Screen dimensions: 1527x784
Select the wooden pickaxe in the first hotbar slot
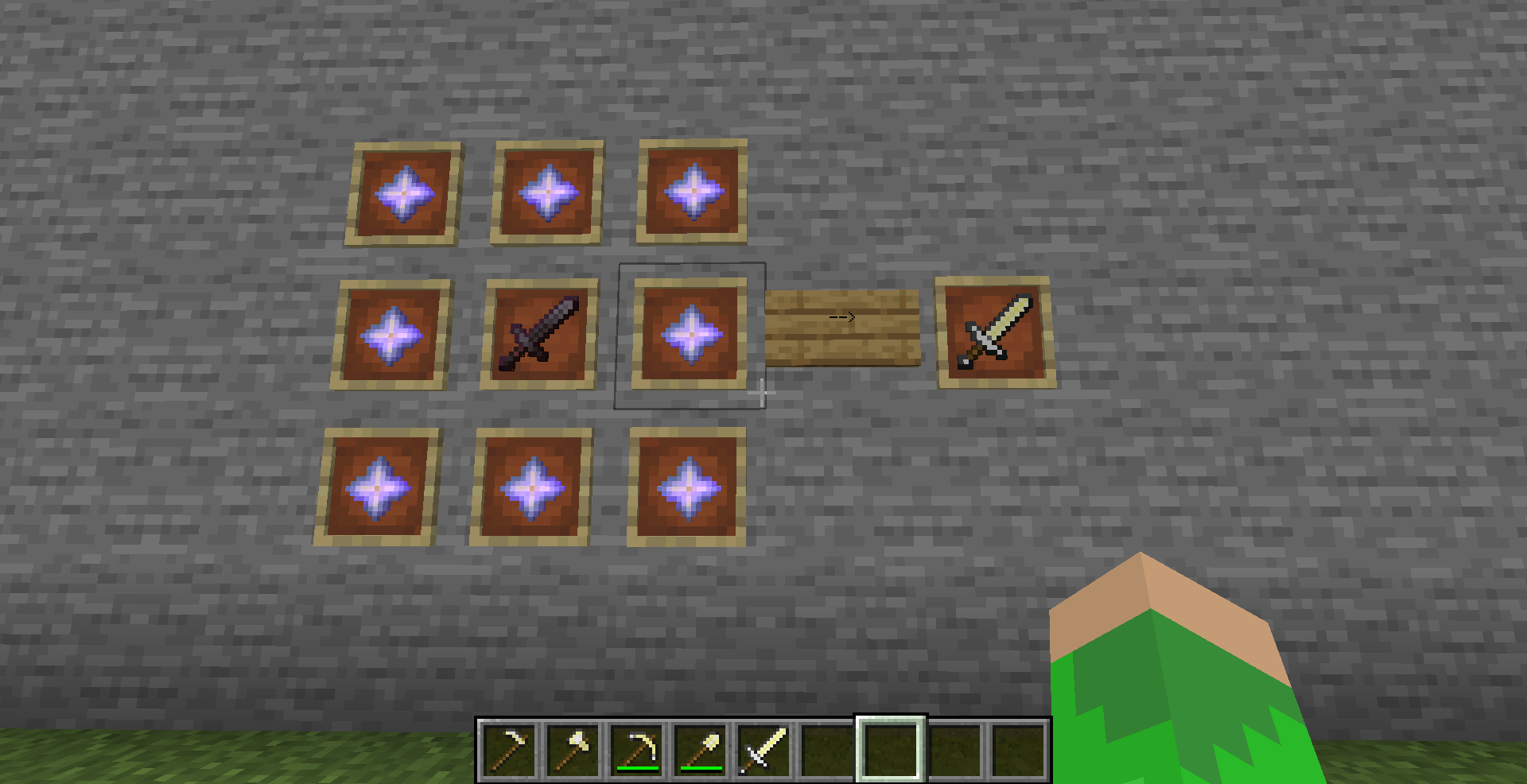(509, 751)
